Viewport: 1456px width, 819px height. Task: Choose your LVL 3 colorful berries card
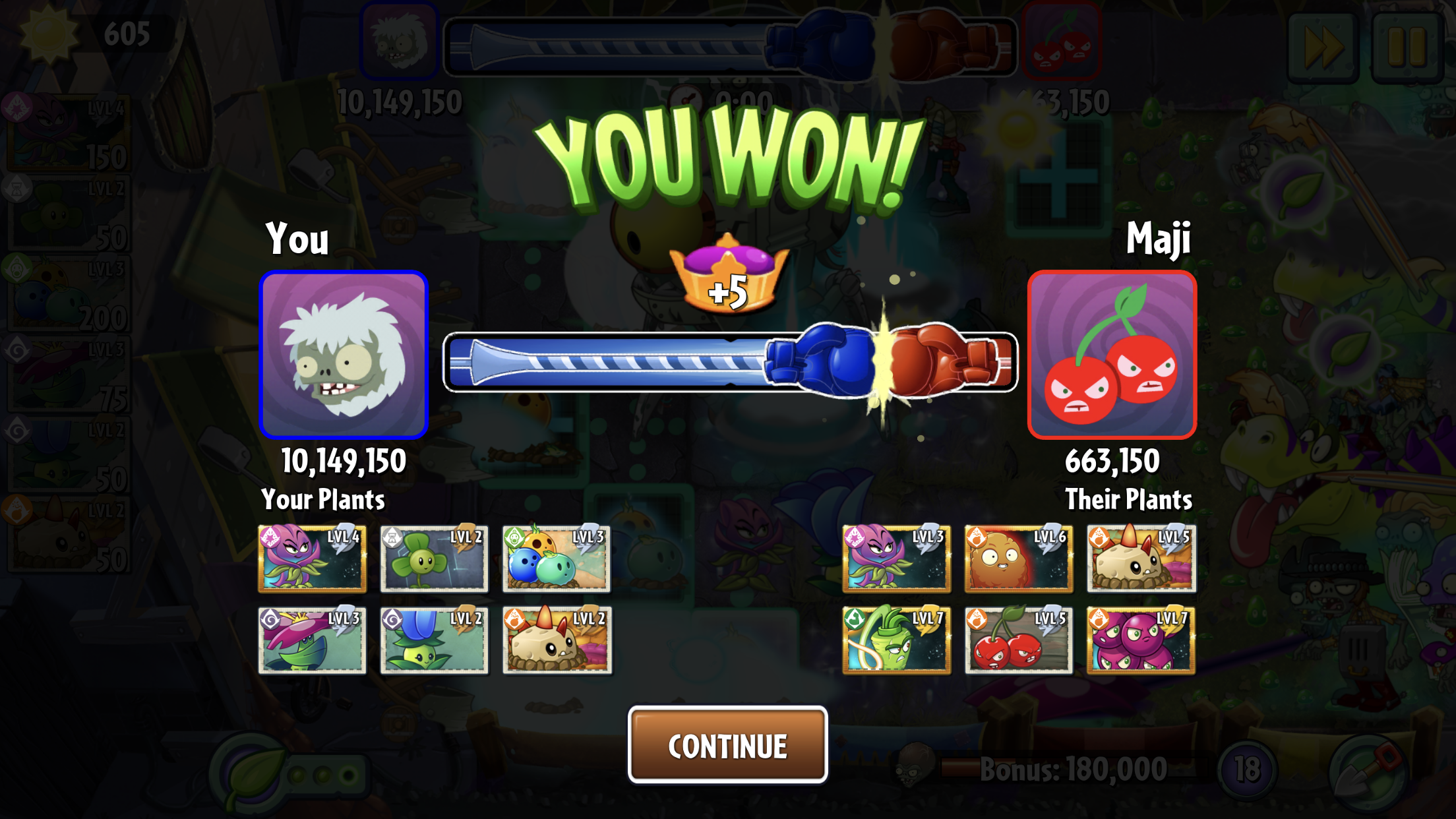click(557, 559)
